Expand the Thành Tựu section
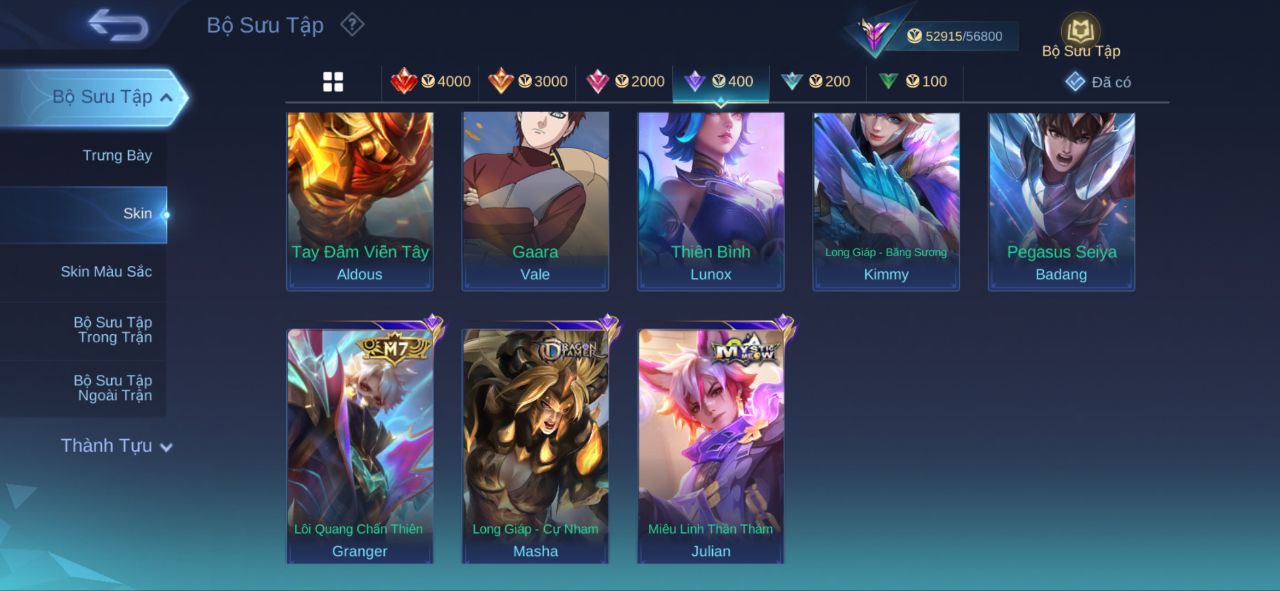The height and width of the screenshot is (591, 1280). (116, 446)
